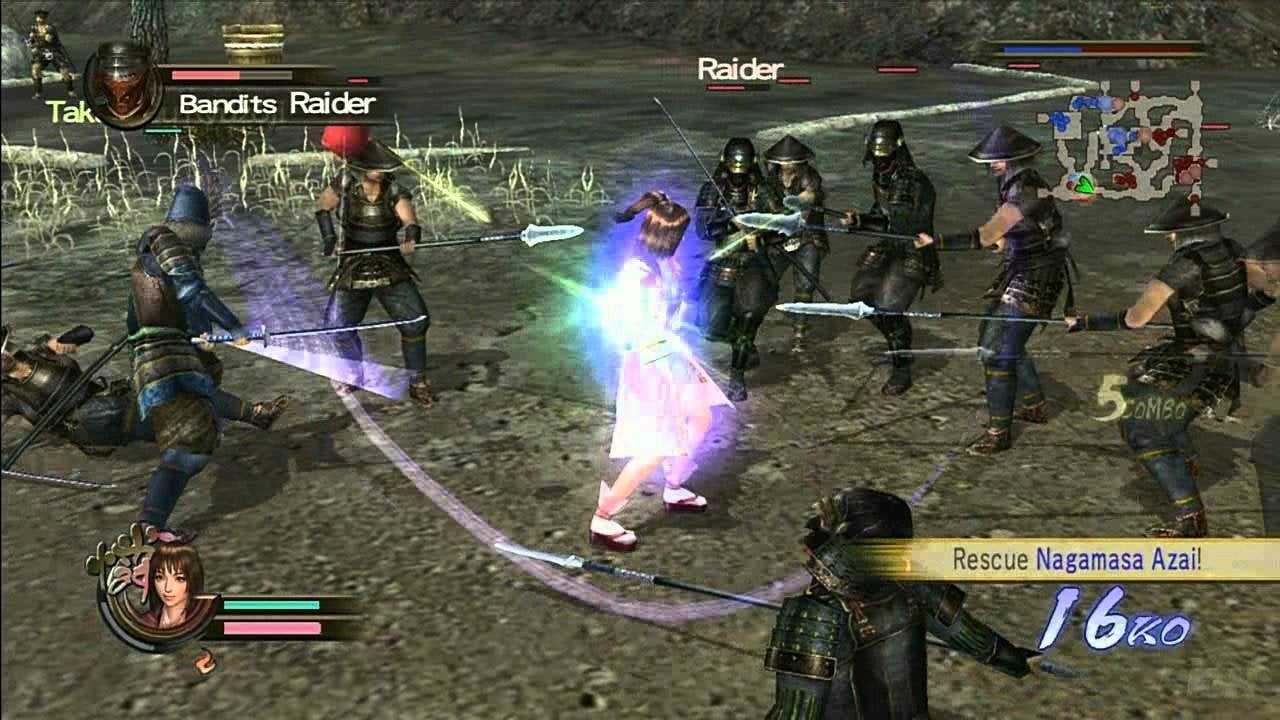Open the Rescue Nagamasa Azai objective banner
This screenshot has width=1280, height=720.
pyautogui.click(x=1075, y=559)
